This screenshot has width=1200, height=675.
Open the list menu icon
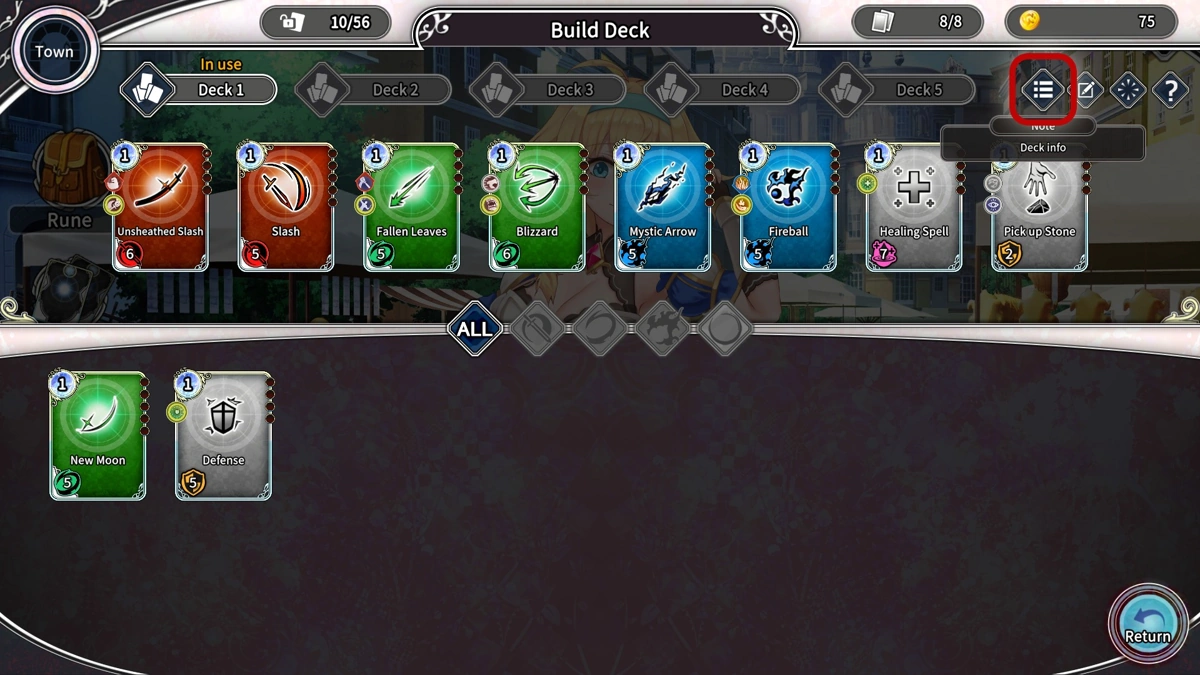(x=1043, y=90)
